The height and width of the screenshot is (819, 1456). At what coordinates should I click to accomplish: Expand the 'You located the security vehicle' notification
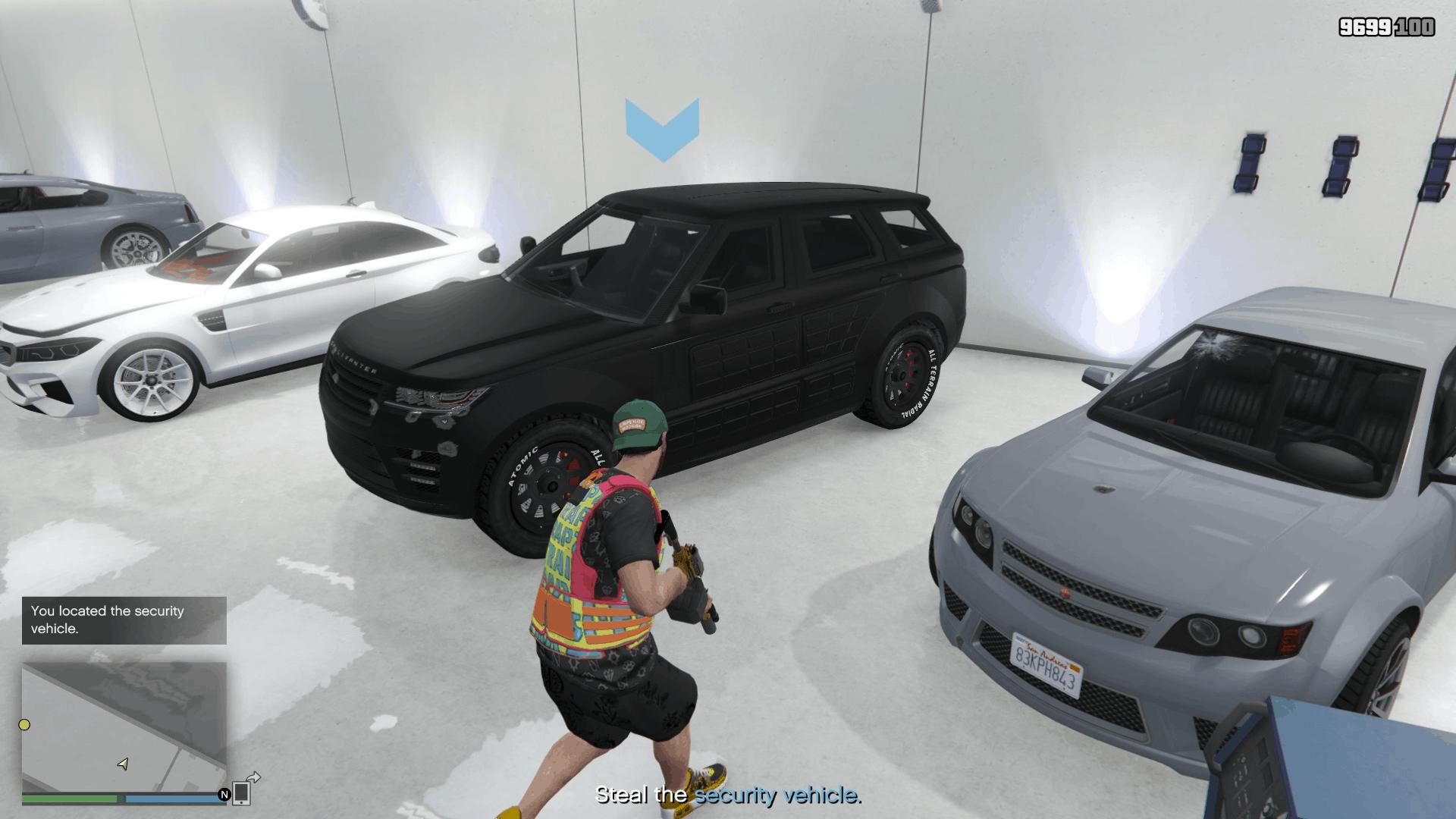(124, 620)
